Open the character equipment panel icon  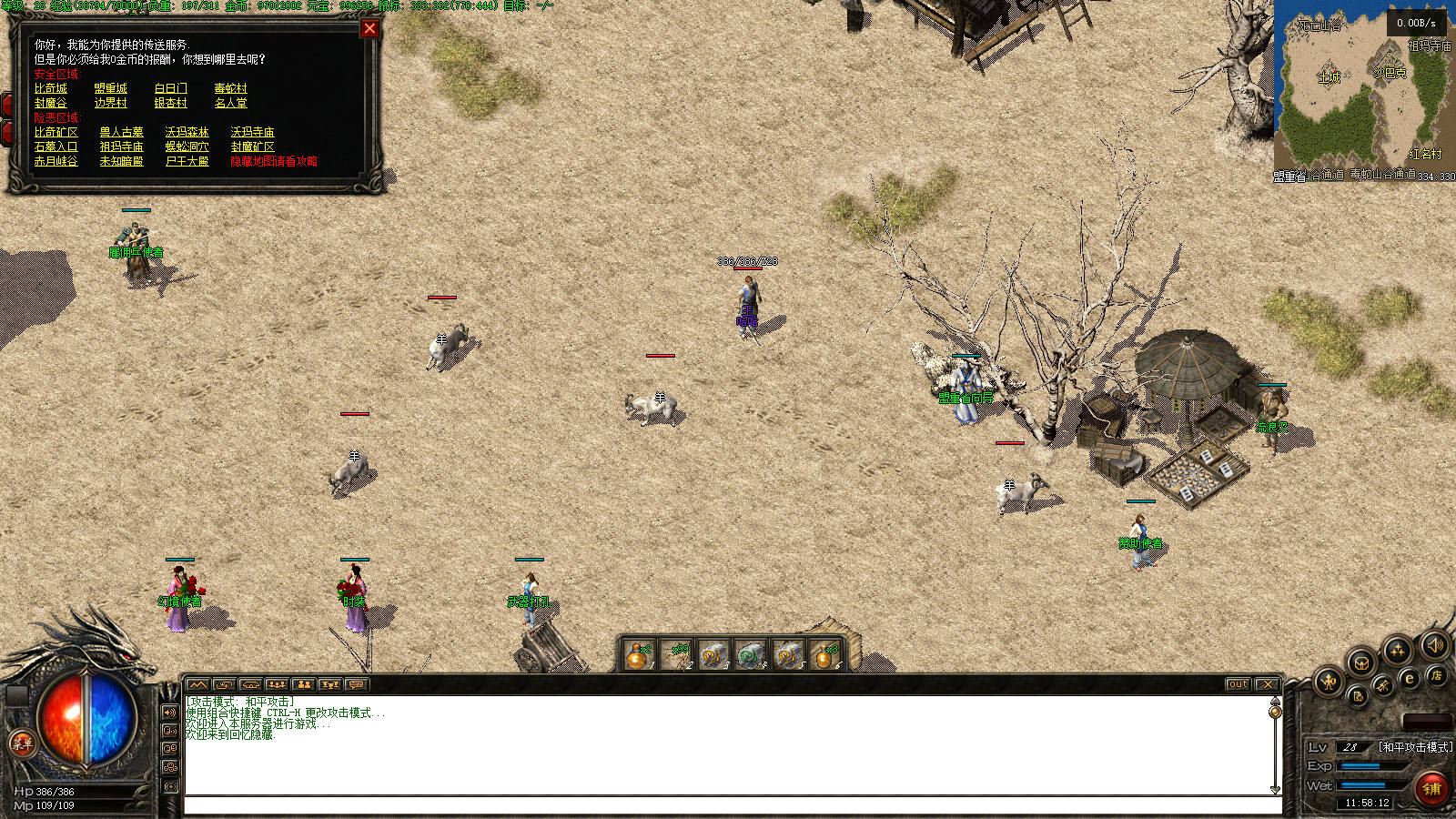pos(1330,681)
